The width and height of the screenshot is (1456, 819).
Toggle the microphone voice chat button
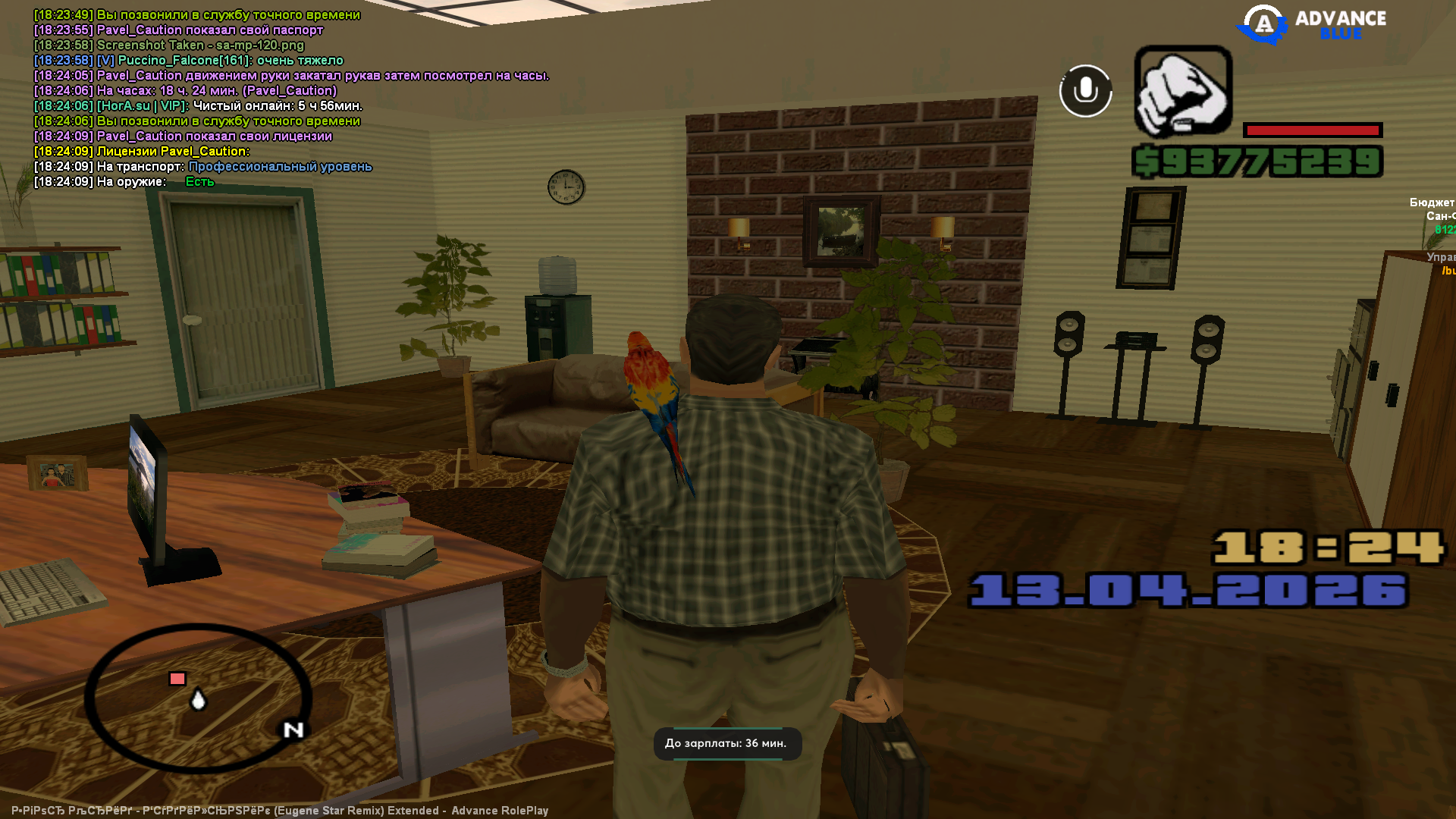pos(1085,91)
